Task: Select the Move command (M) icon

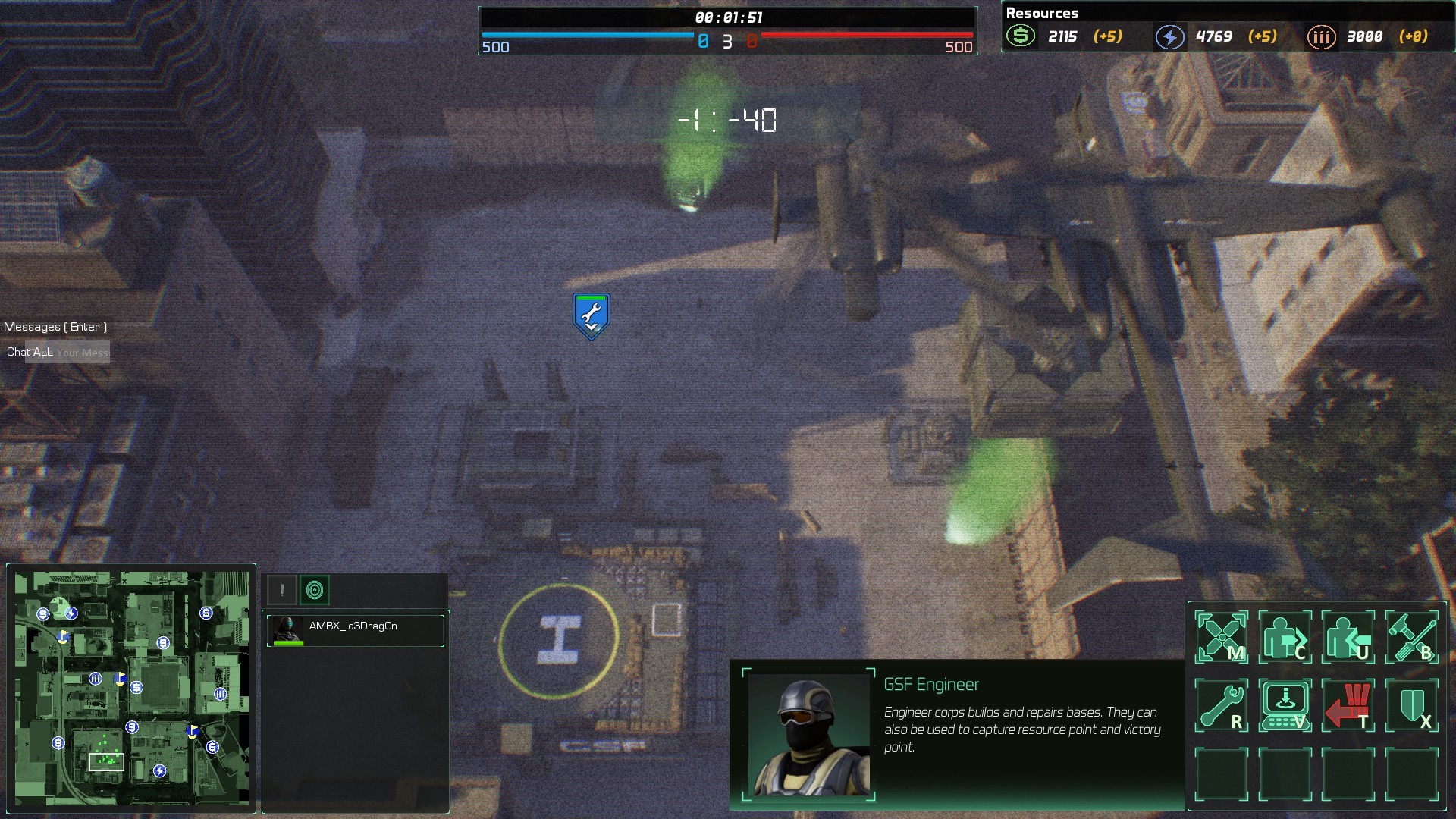Action: click(1222, 637)
